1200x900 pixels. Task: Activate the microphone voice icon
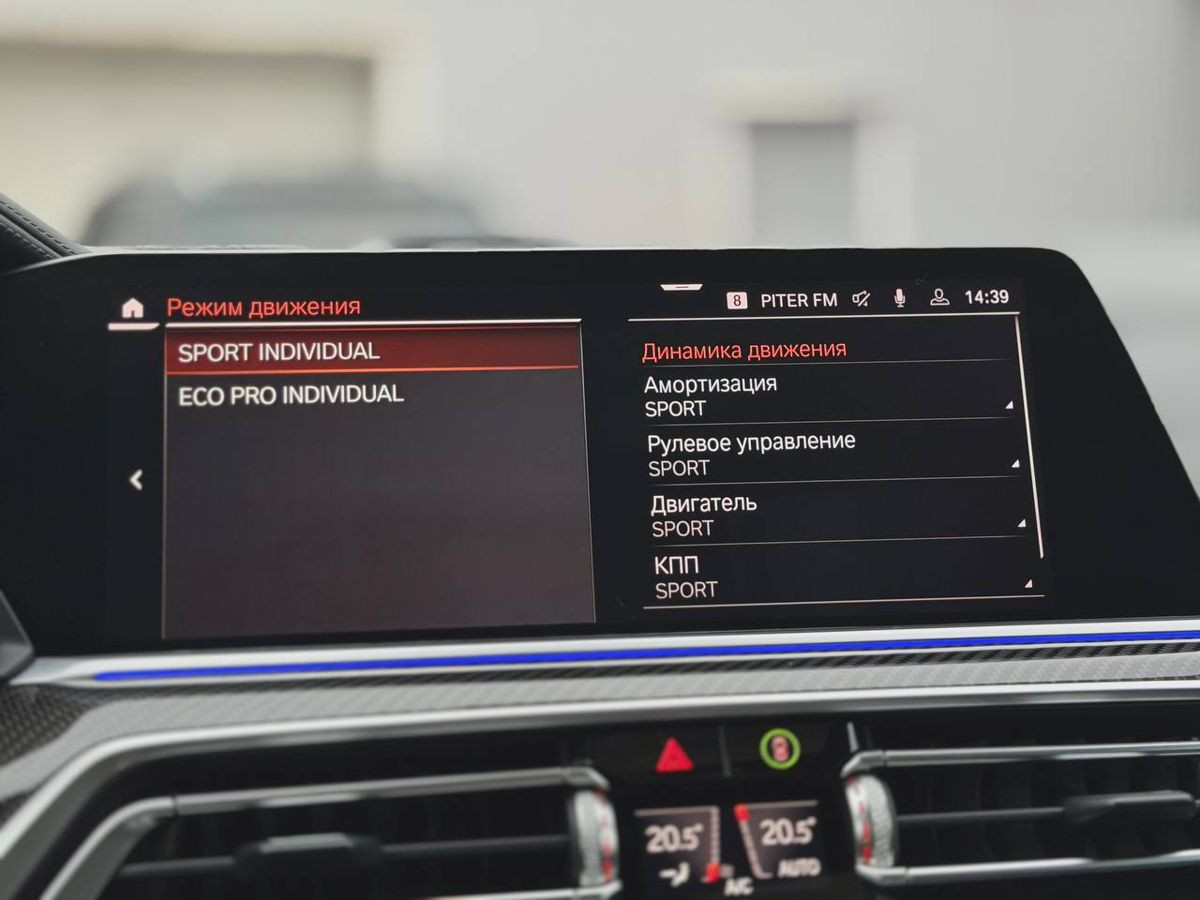(x=899, y=298)
